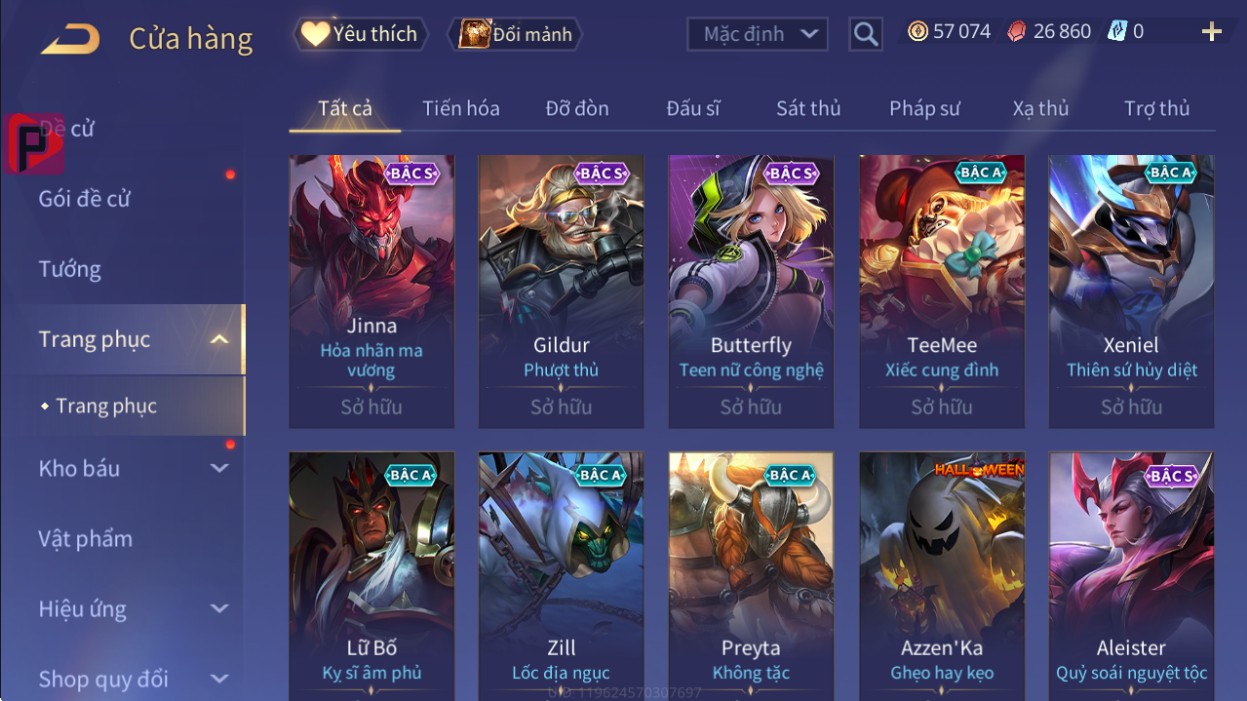Select the Pháp sư tab

924,108
